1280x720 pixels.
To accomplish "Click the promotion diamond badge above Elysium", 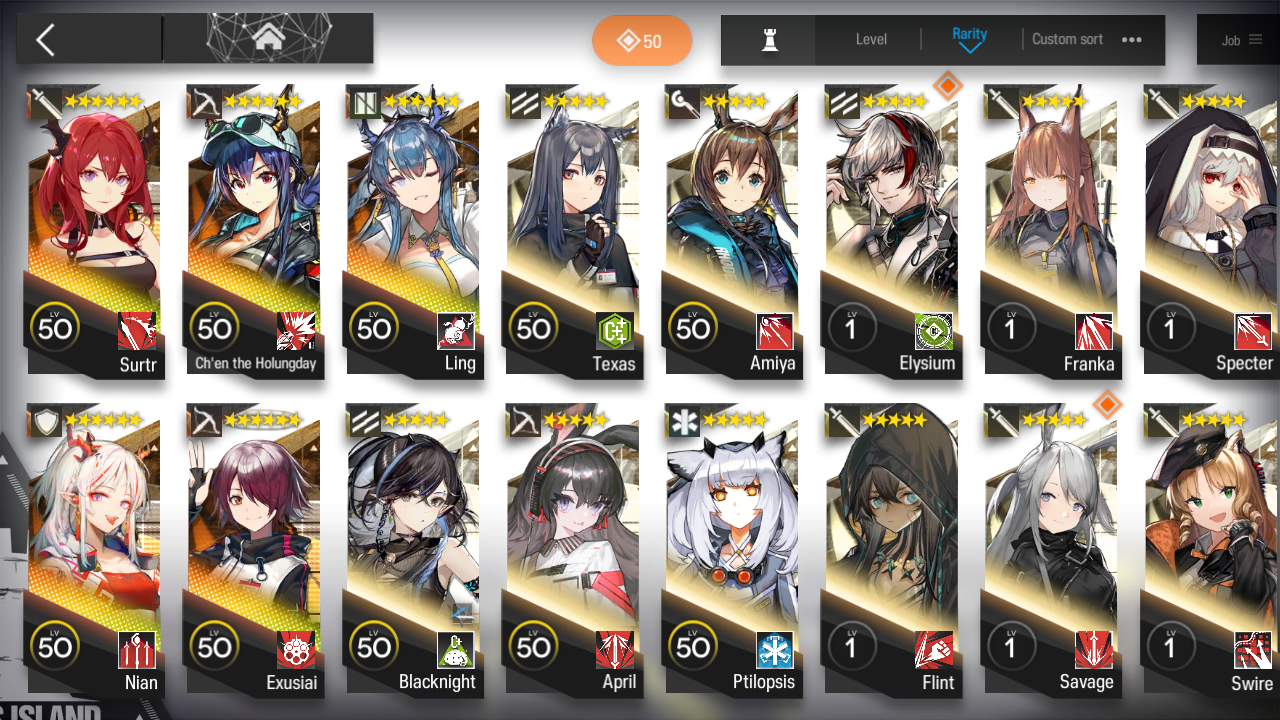I will (x=948, y=87).
